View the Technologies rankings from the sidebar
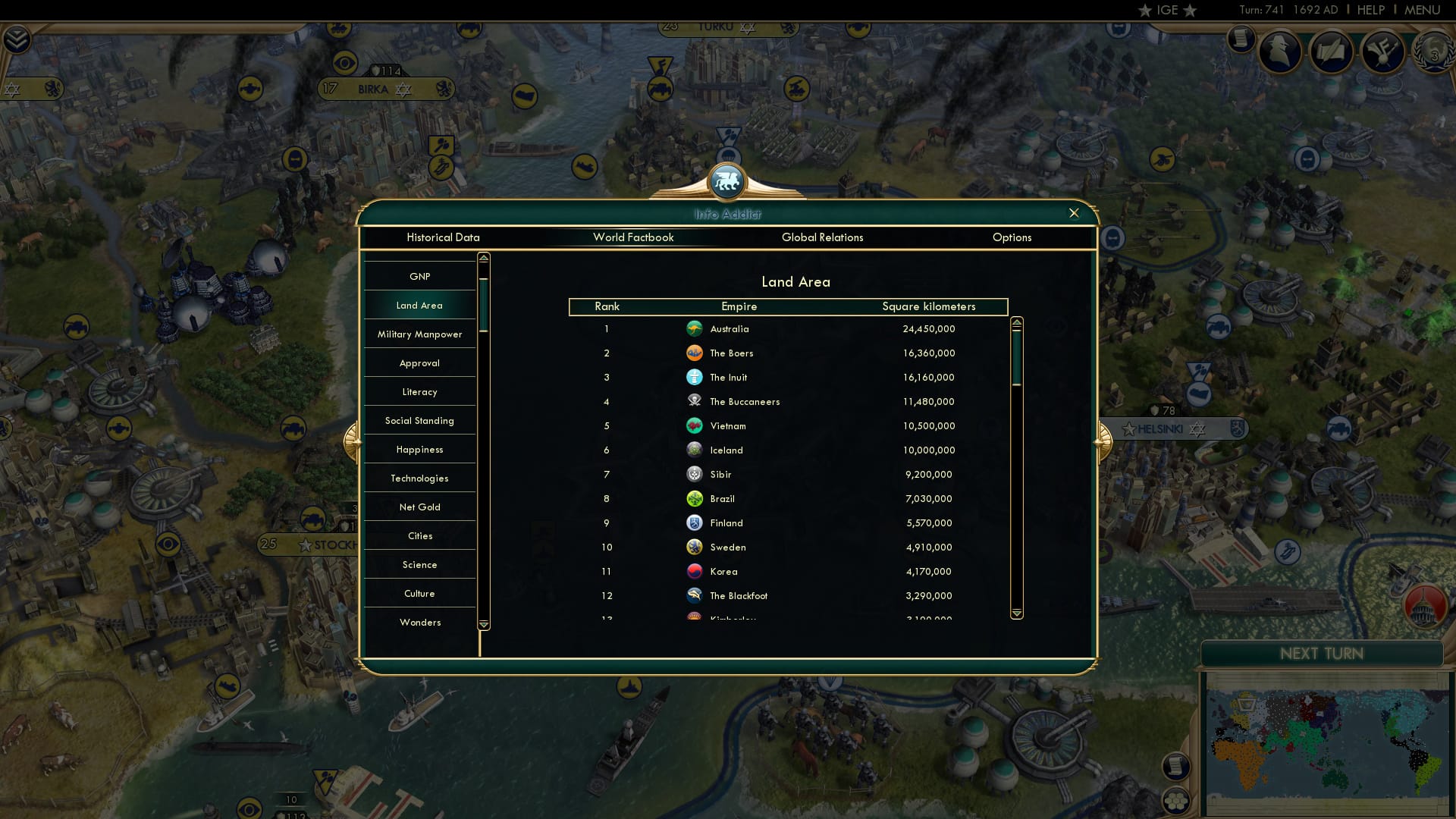This screenshot has height=819, width=1456. 420,478
